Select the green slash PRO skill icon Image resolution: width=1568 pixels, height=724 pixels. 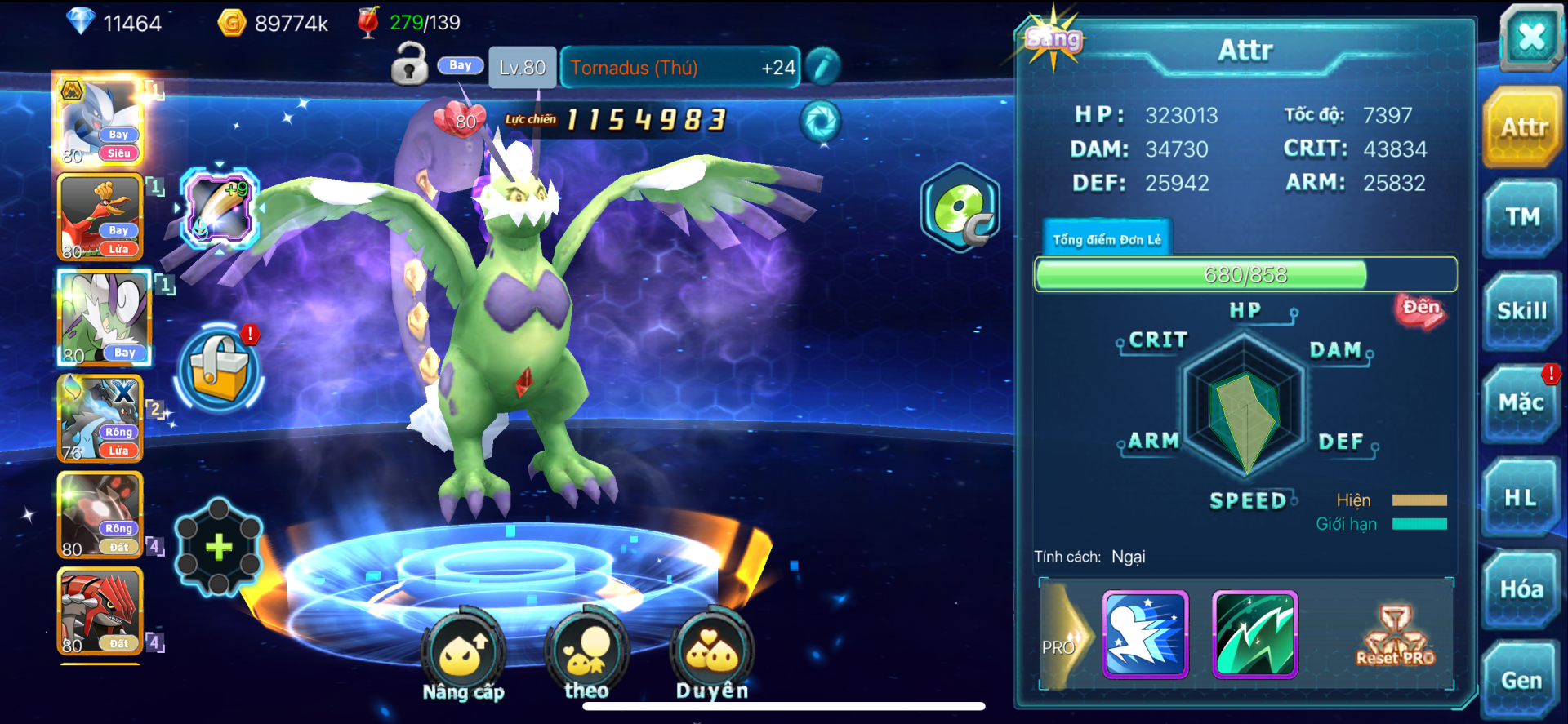1255,635
